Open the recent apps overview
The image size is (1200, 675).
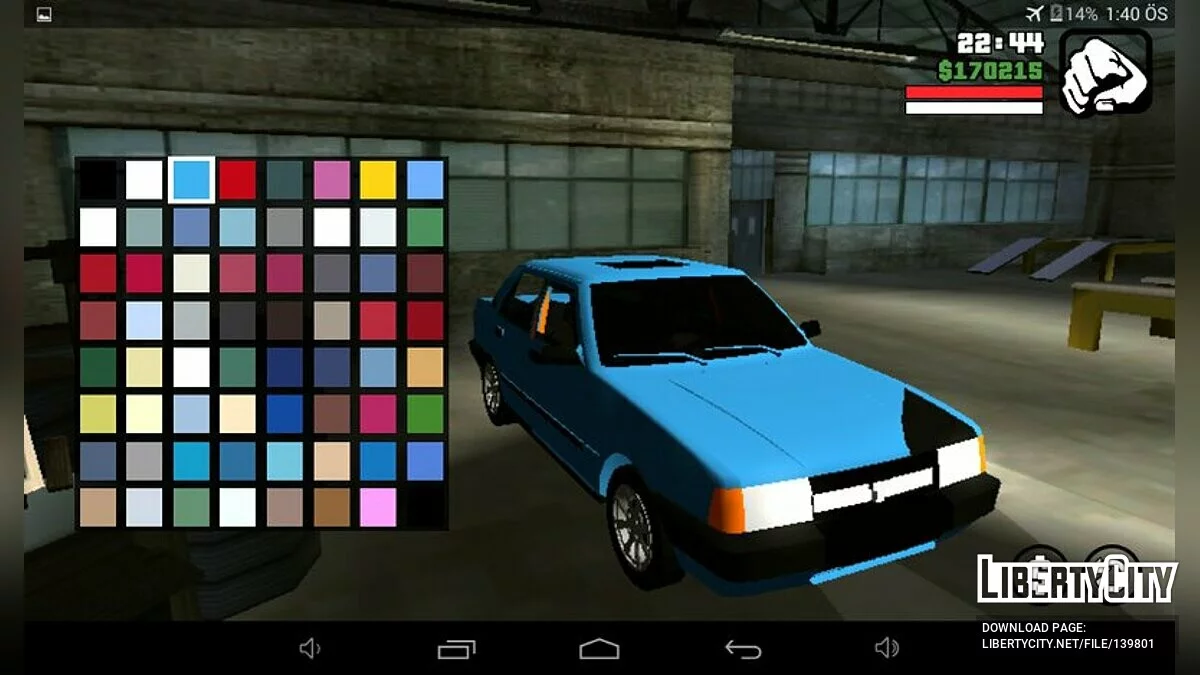[x=456, y=649]
